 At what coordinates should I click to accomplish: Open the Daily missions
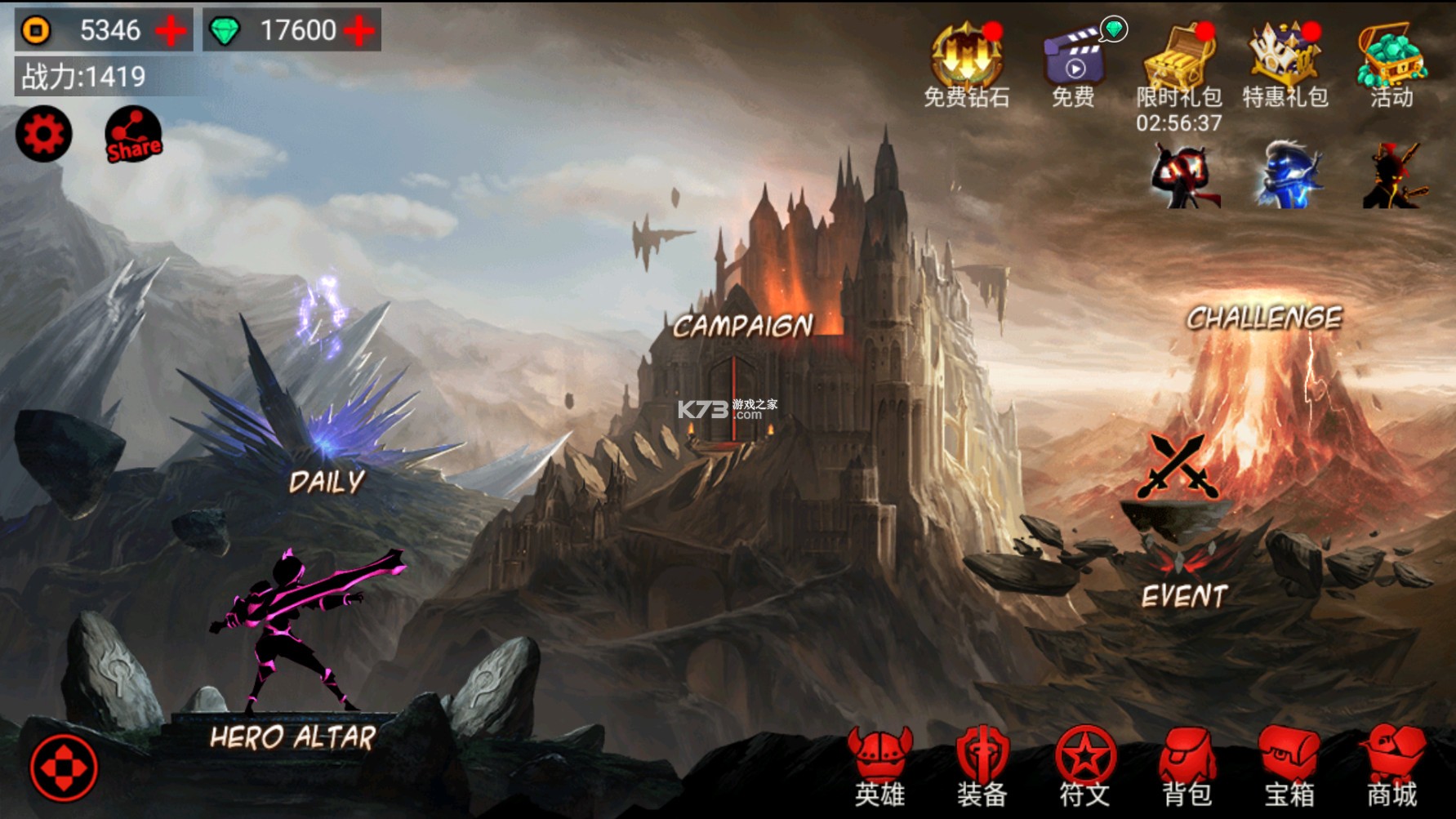[x=327, y=480]
